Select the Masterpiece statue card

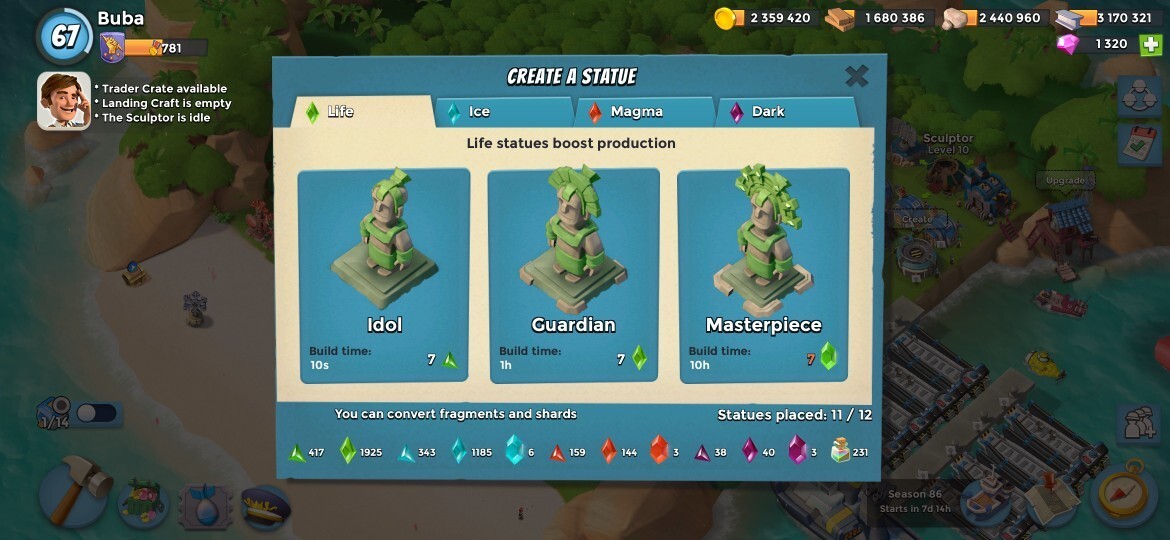[x=763, y=274]
